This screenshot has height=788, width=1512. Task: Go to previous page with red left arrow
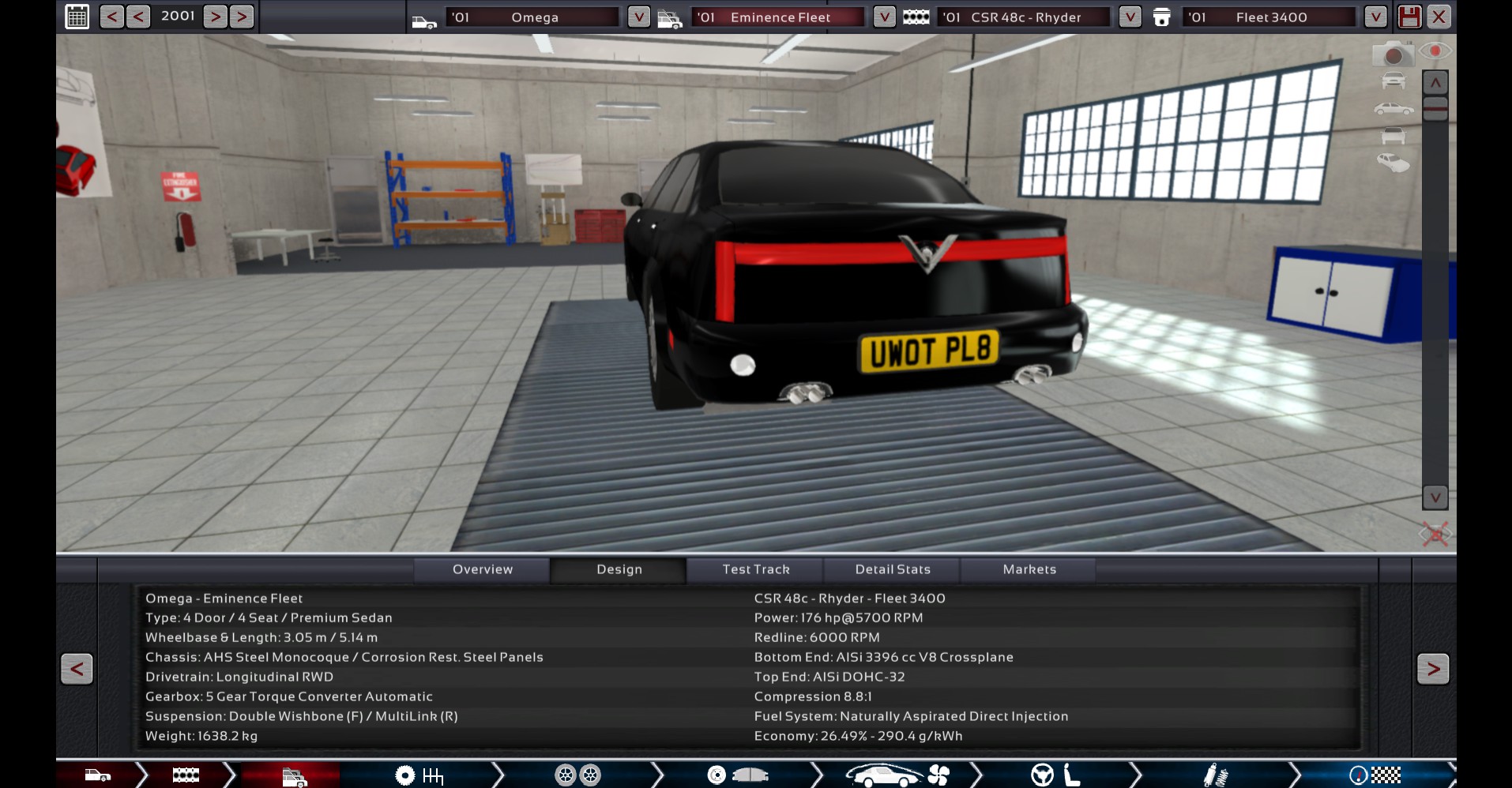pyautogui.click(x=77, y=669)
